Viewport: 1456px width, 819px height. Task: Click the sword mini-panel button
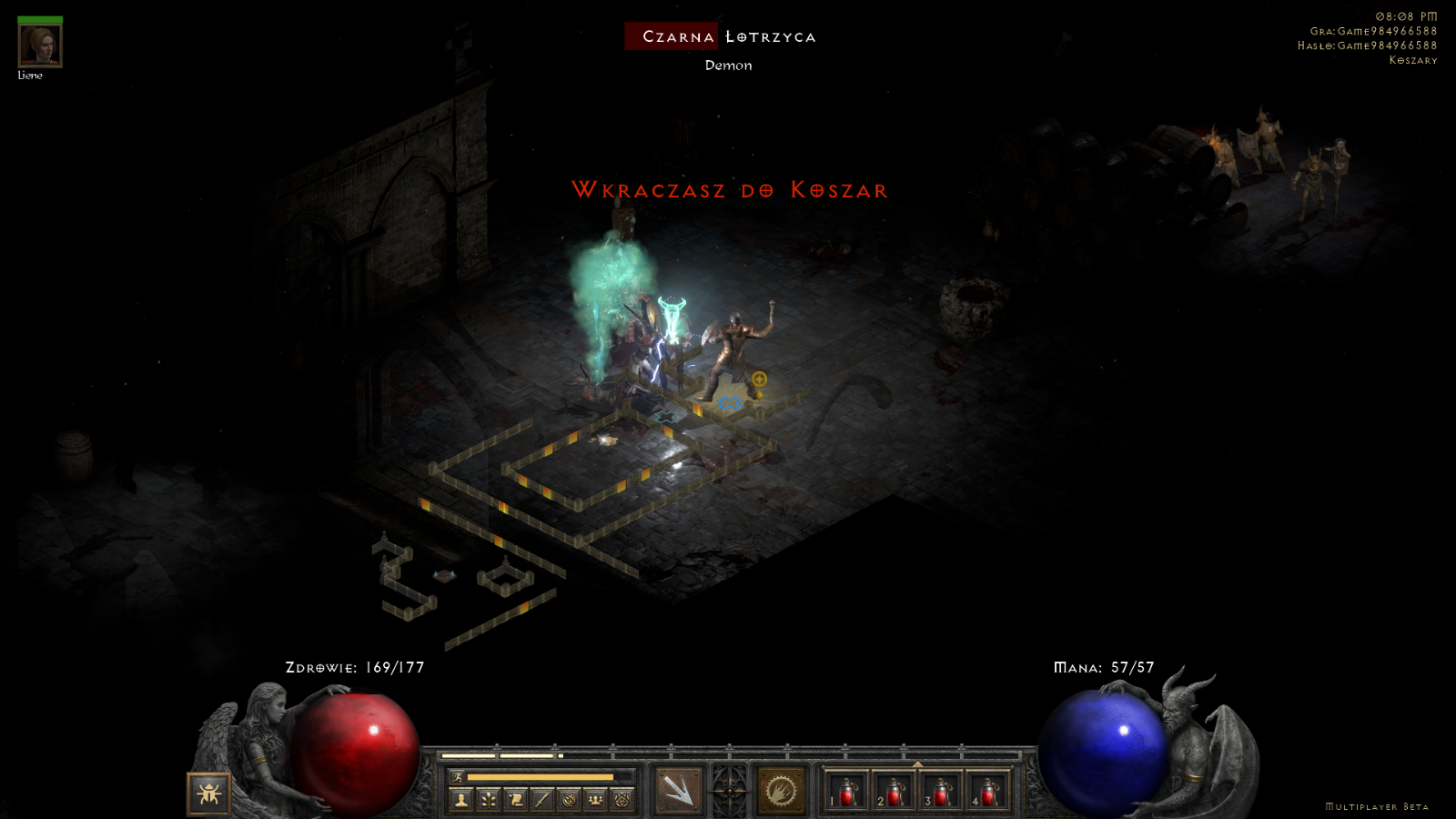(542, 800)
